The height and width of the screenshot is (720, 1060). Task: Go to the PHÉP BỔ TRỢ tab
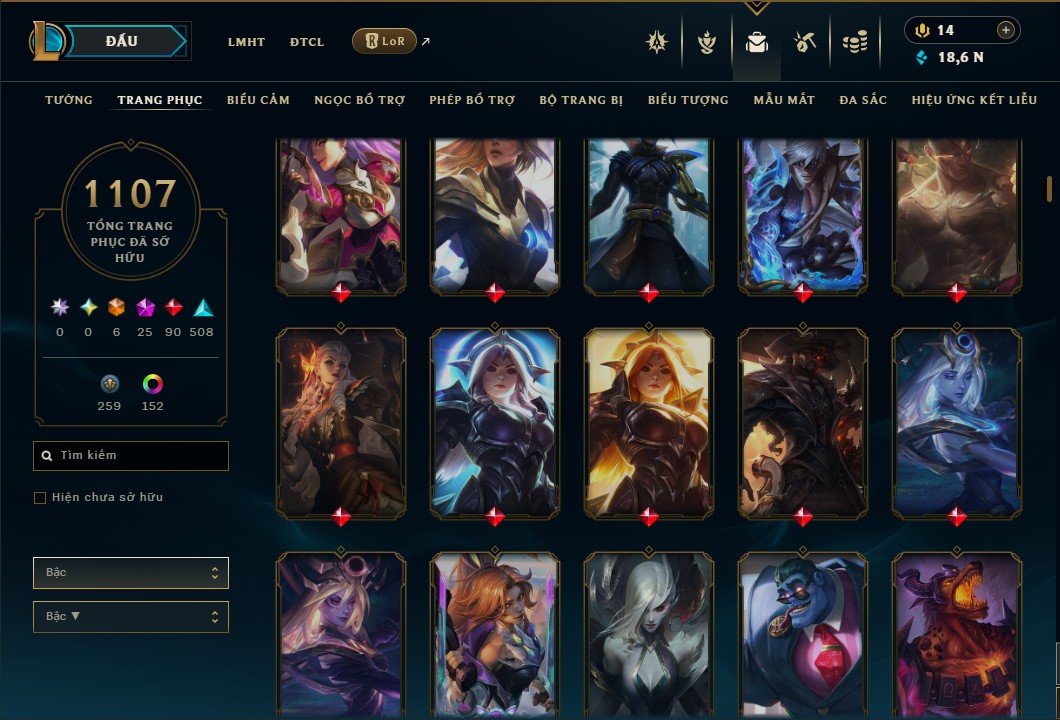[x=472, y=100]
